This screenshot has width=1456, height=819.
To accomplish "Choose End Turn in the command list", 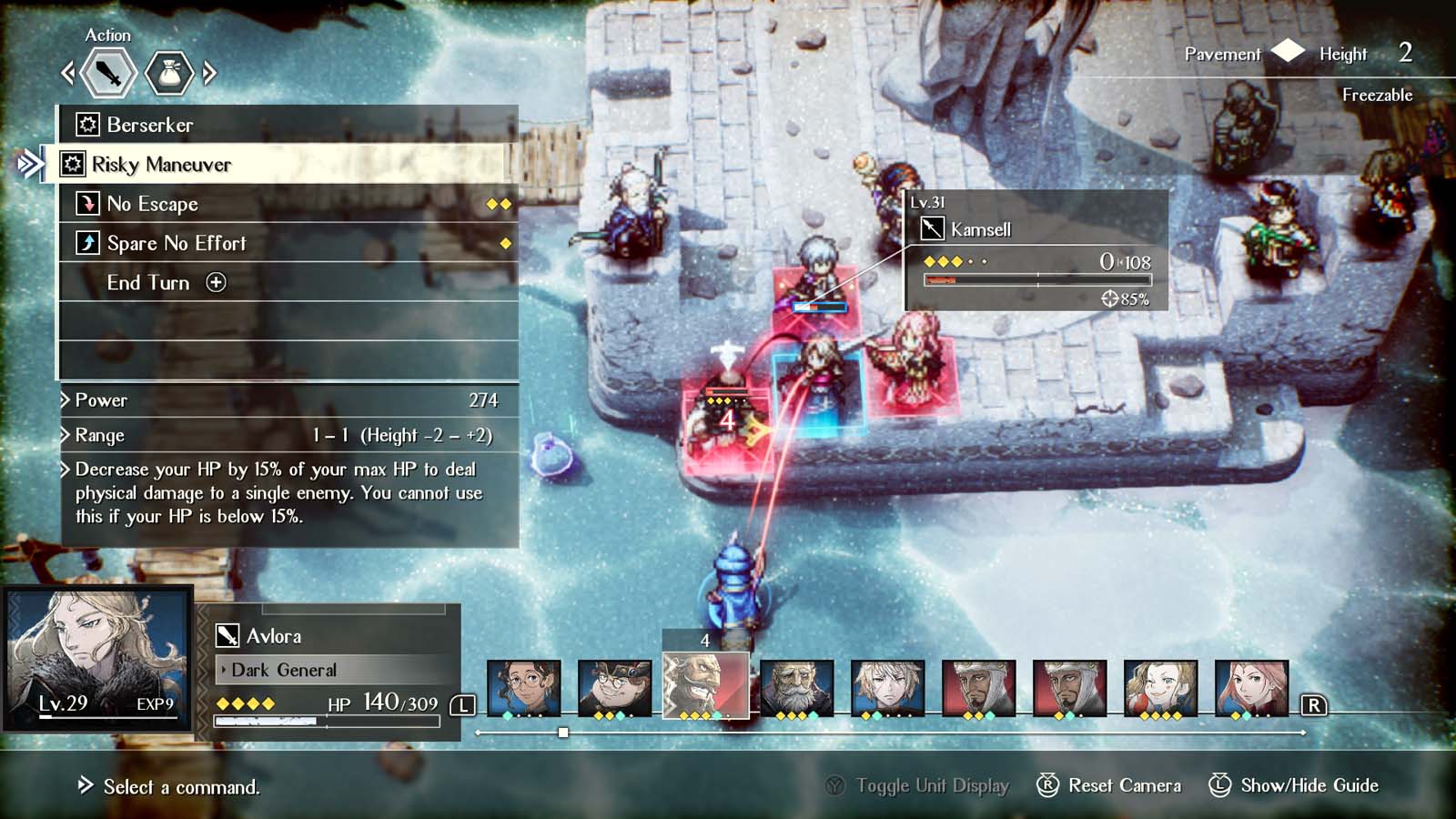I will click(x=148, y=283).
